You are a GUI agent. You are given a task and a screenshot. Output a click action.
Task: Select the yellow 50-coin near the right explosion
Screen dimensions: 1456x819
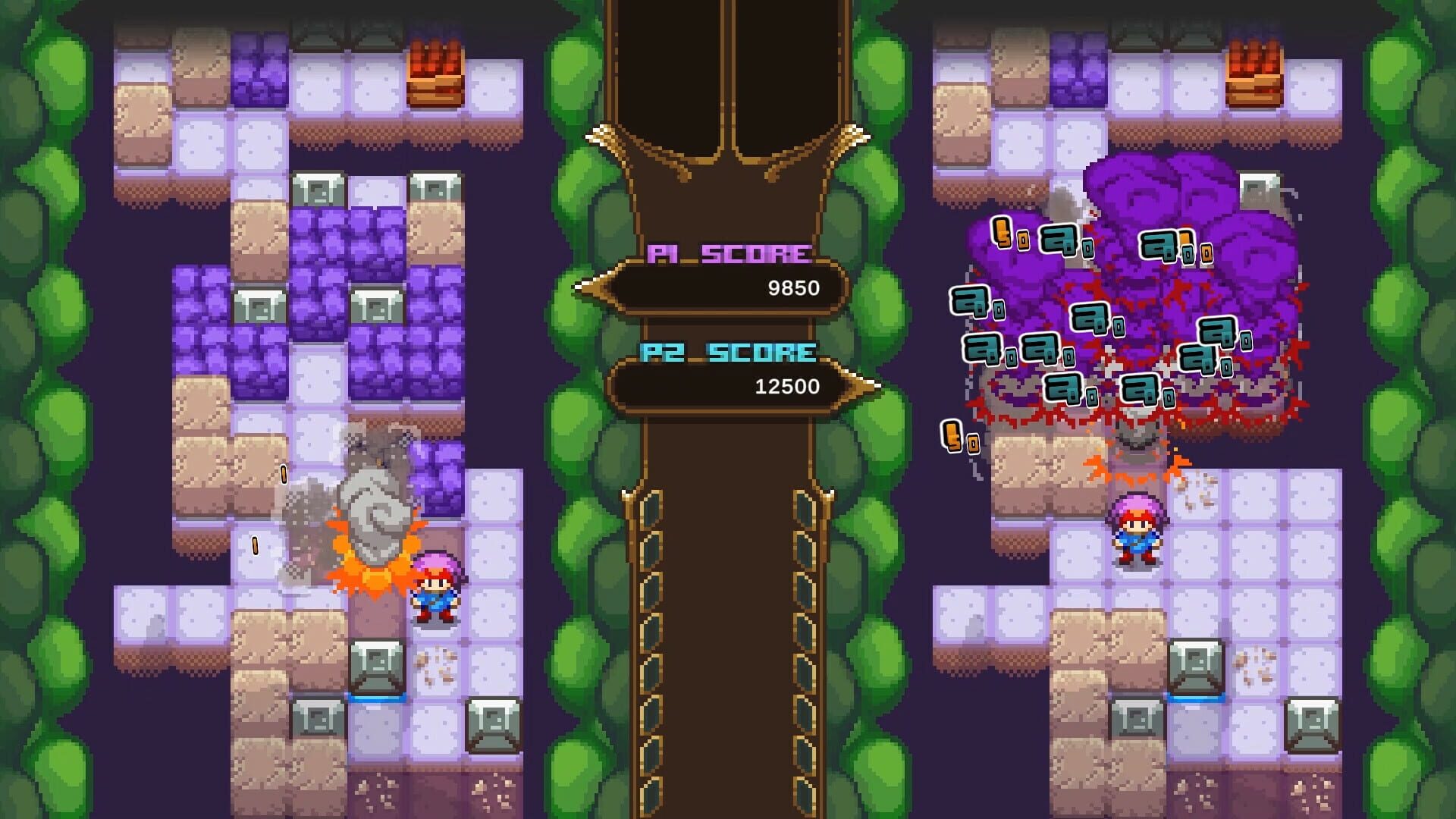[957, 440]
